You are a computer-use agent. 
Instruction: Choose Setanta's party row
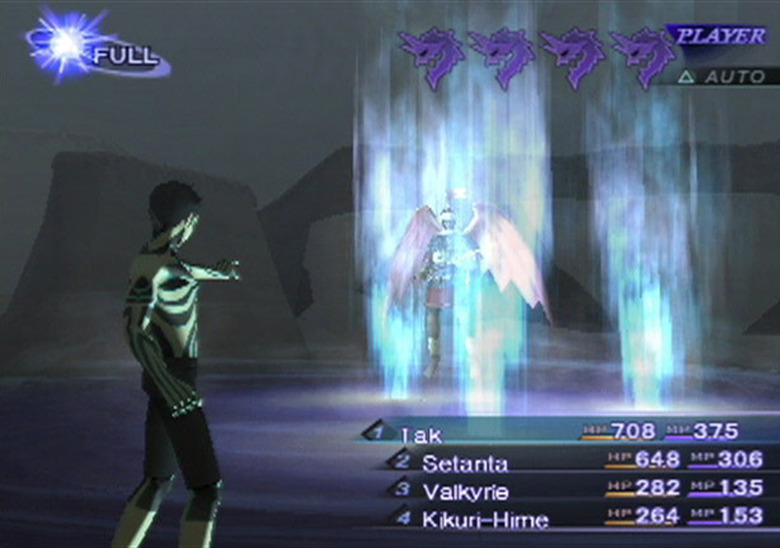point(464,463)
